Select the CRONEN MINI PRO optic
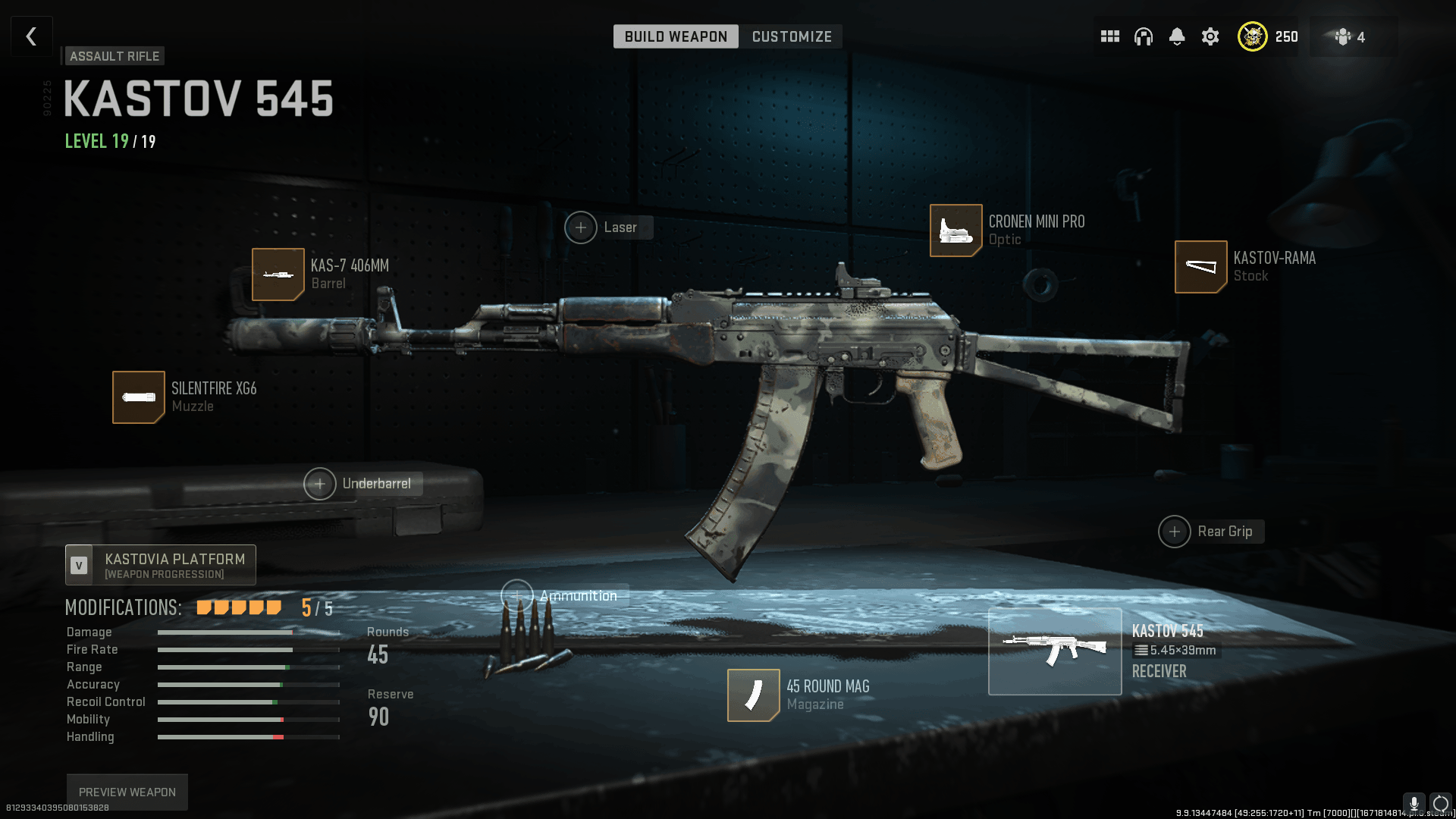 (x=955, y=230)
